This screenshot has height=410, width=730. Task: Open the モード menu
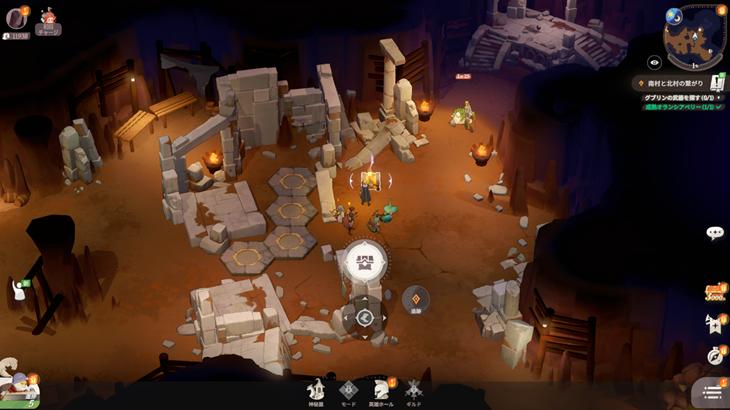(x=348, y=391)
